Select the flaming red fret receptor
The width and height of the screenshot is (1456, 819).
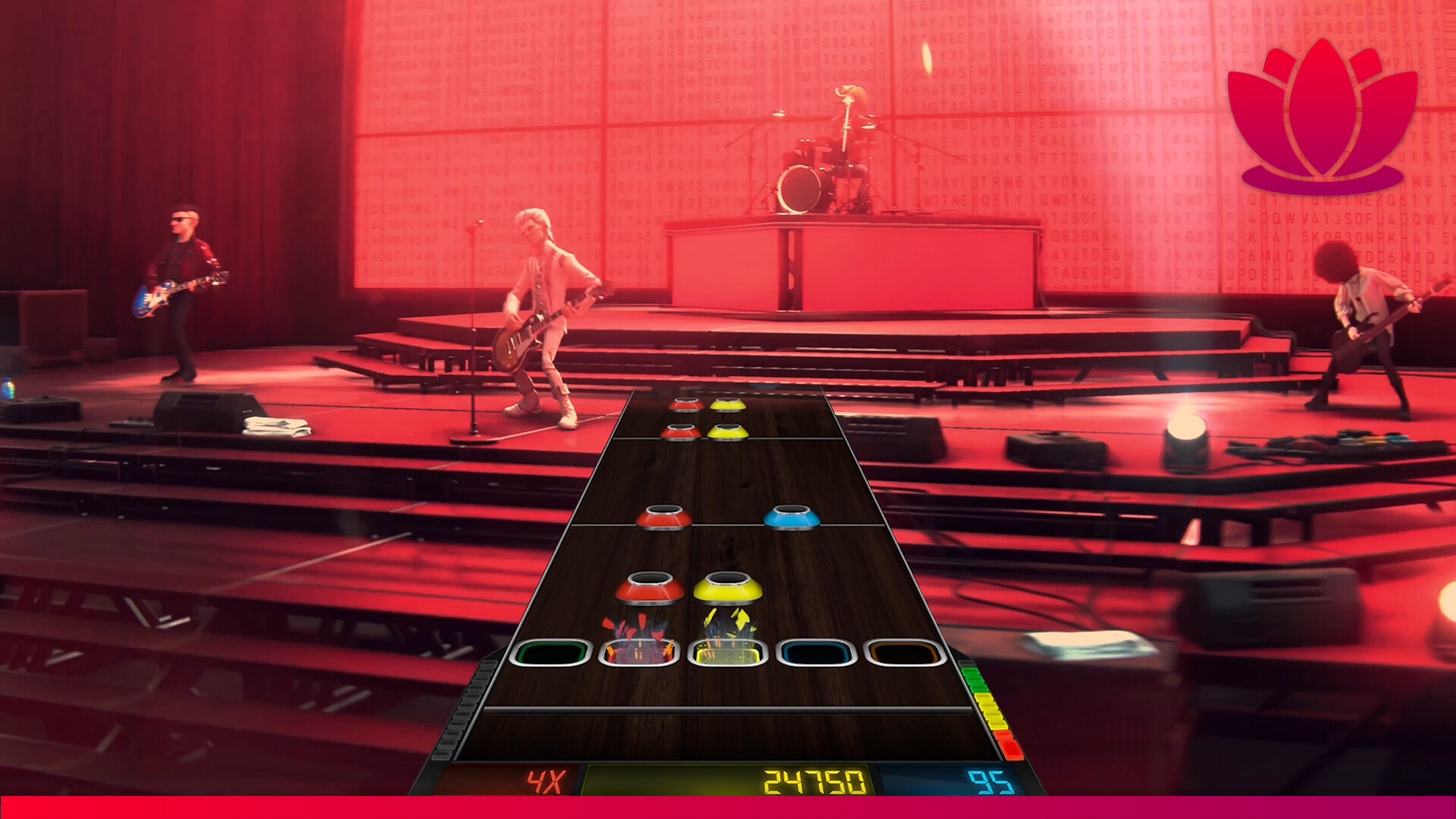coord(641,651)
